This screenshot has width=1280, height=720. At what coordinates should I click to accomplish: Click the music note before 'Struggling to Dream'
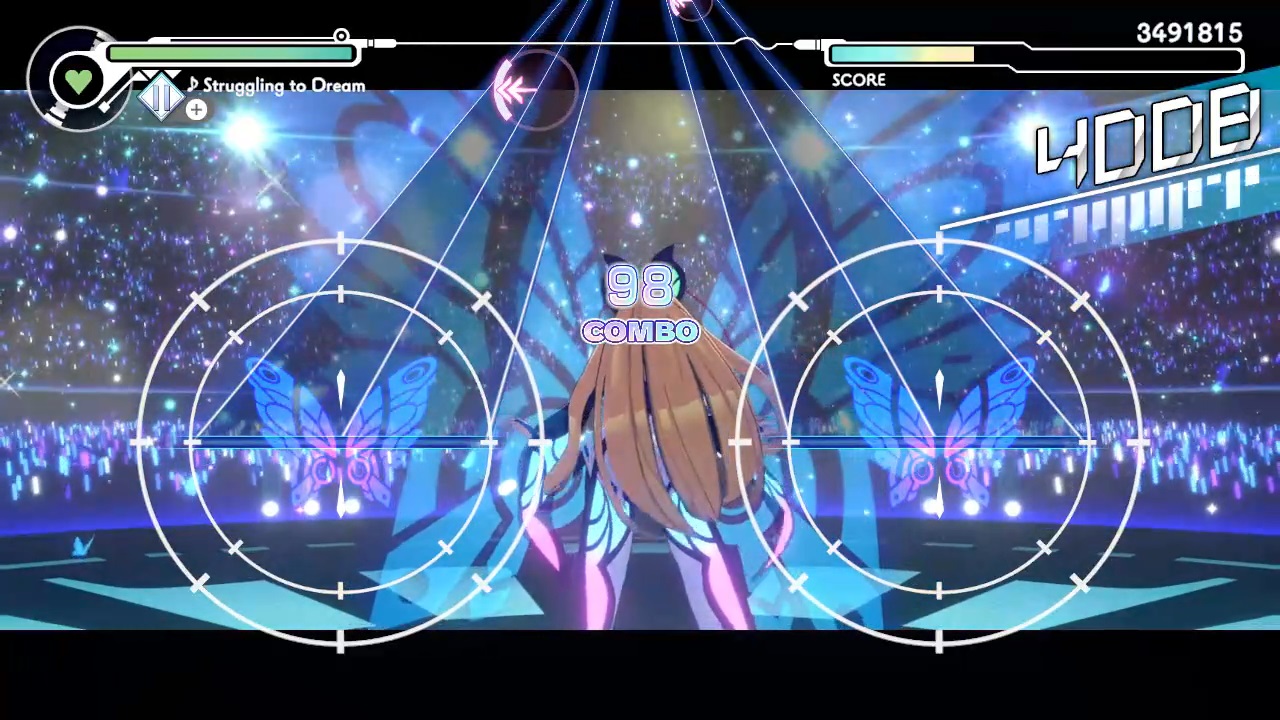pos(193,85)
